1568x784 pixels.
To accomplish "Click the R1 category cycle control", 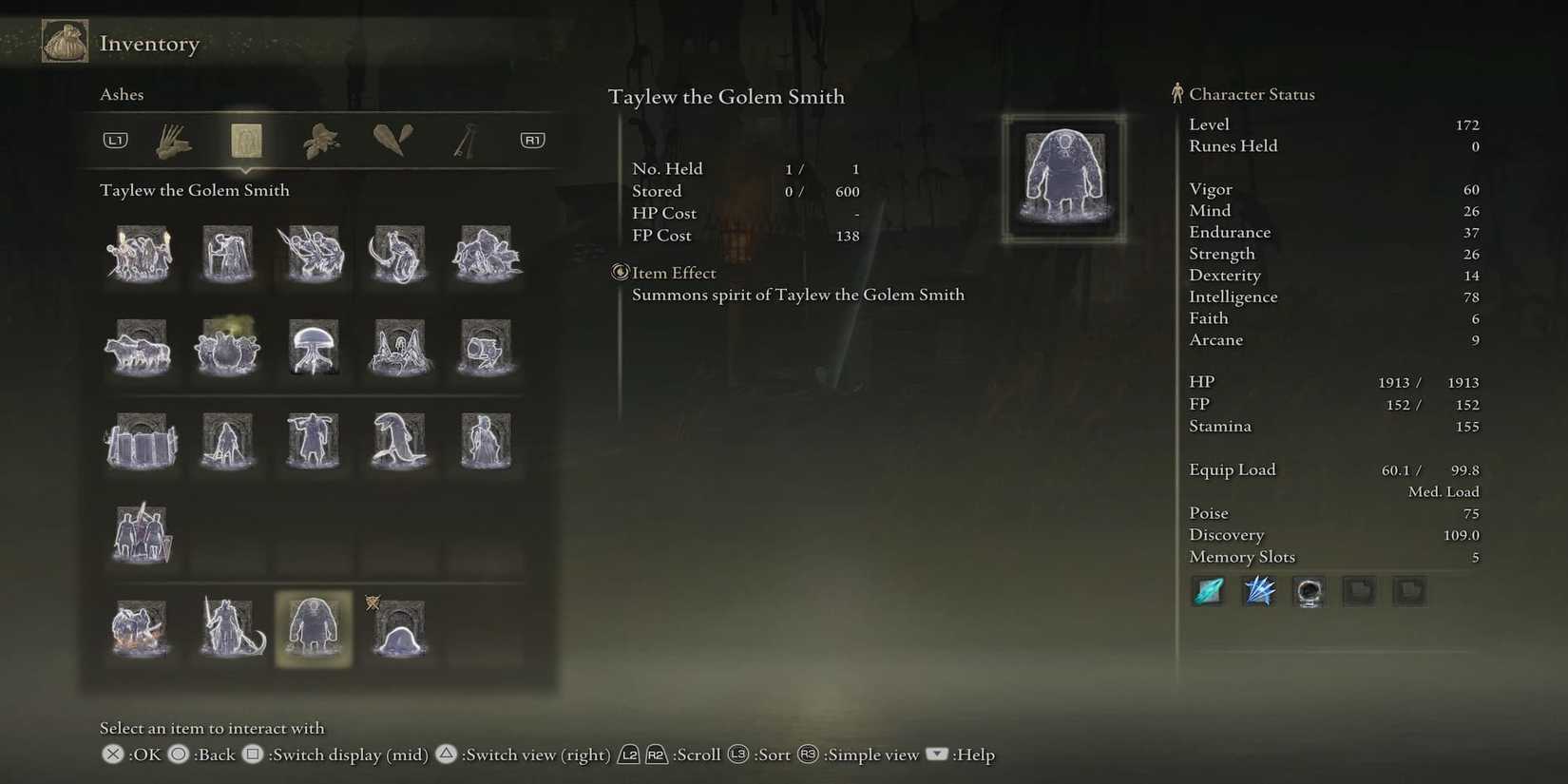I will (531, 139).
